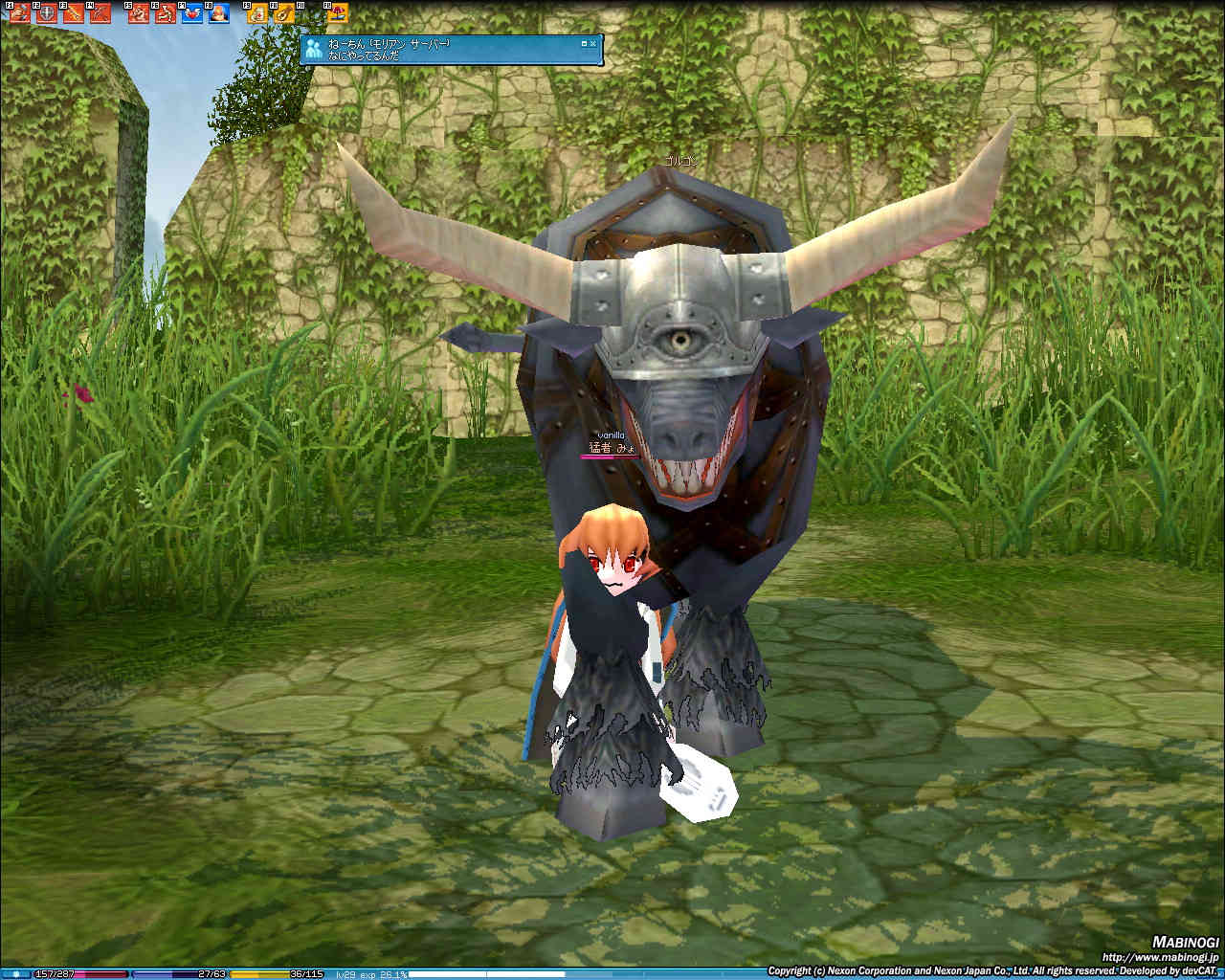Activate the F1 skill hotkey icon
The height and width of the screenshot is (980, 1225).
(x=20, y=13)
